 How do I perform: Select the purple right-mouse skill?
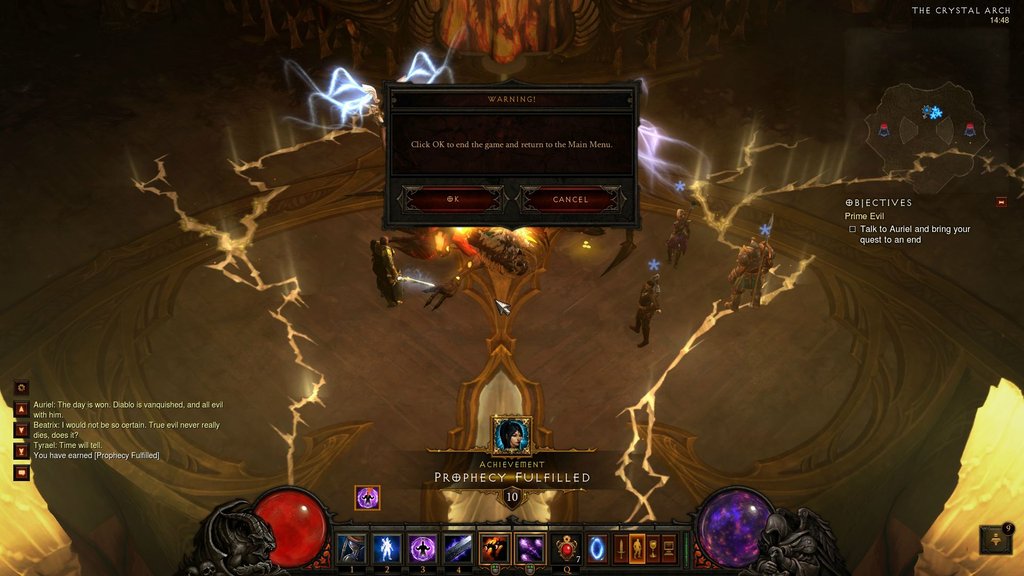pos(530,548)
